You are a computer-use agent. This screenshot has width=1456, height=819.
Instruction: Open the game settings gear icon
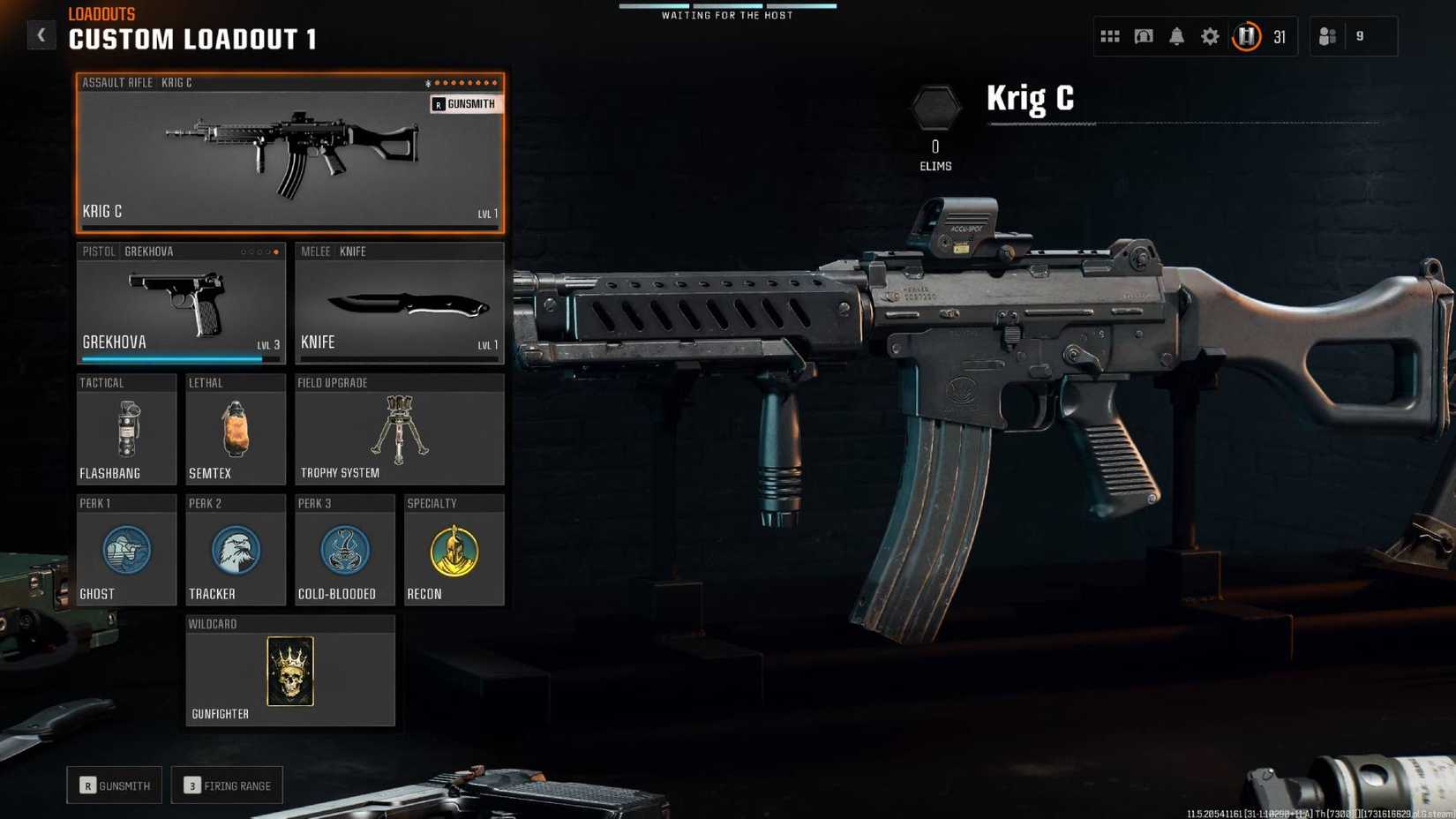click(x=1209, y=36)
